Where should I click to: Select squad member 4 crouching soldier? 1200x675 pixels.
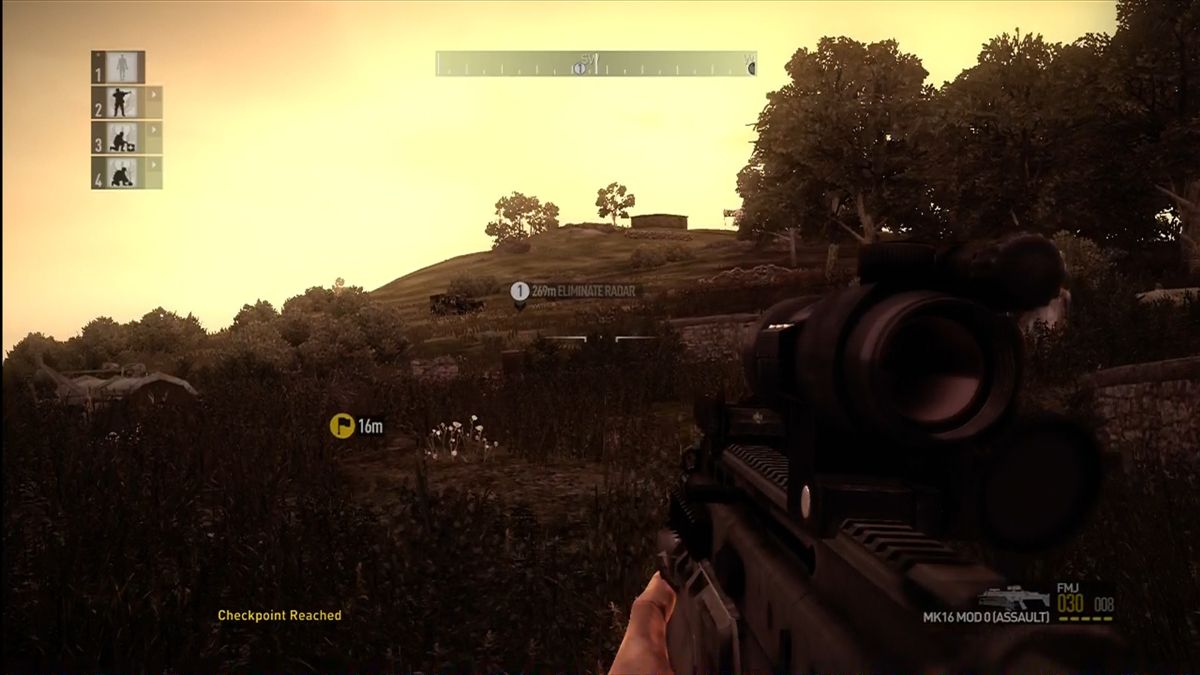(x=122, y=173)
